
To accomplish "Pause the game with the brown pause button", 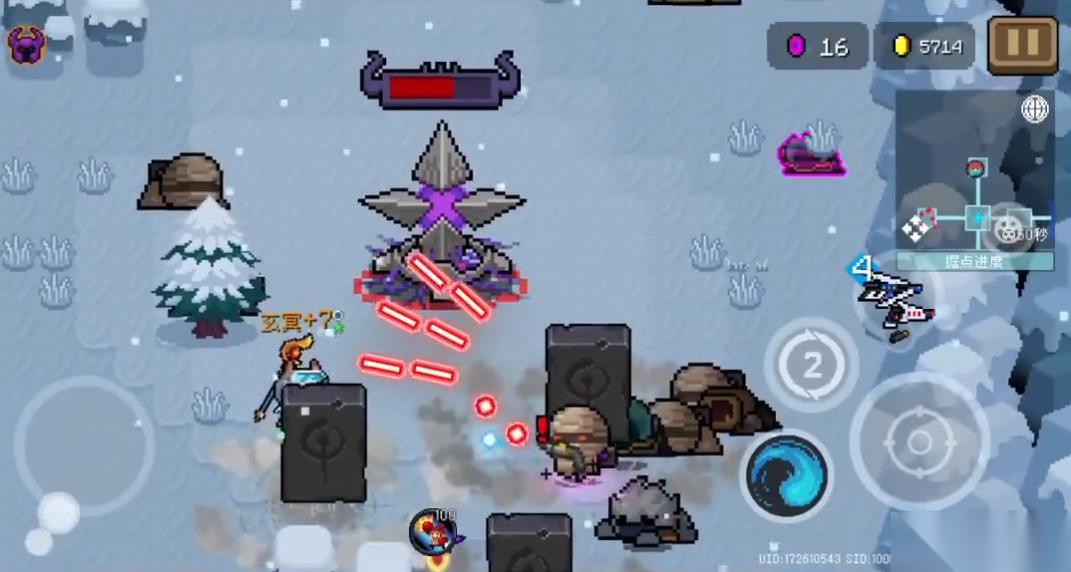I will click(x=1023, y=45).
